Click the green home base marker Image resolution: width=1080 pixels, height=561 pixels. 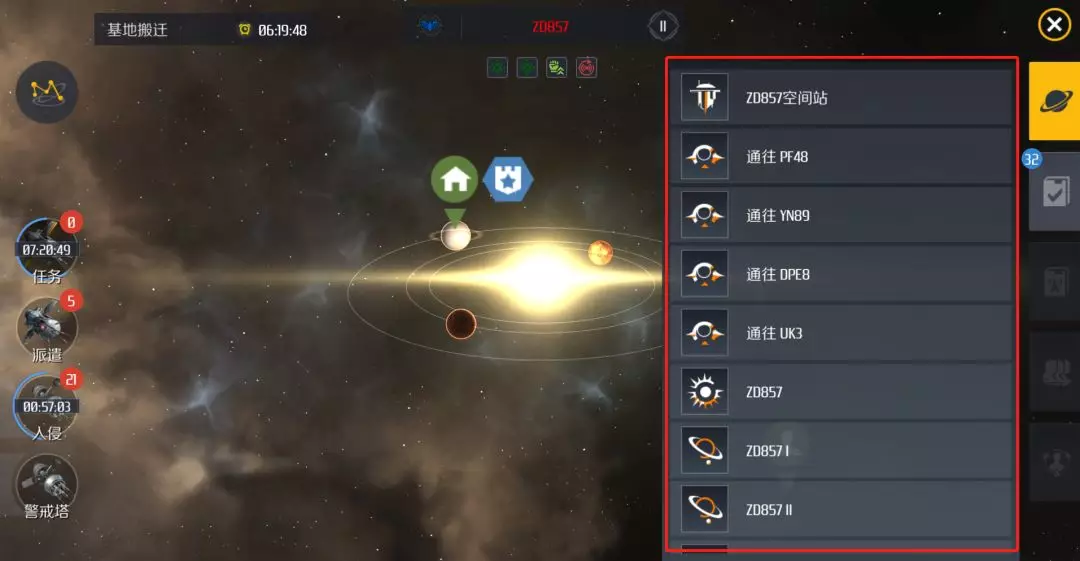(455, 179)
